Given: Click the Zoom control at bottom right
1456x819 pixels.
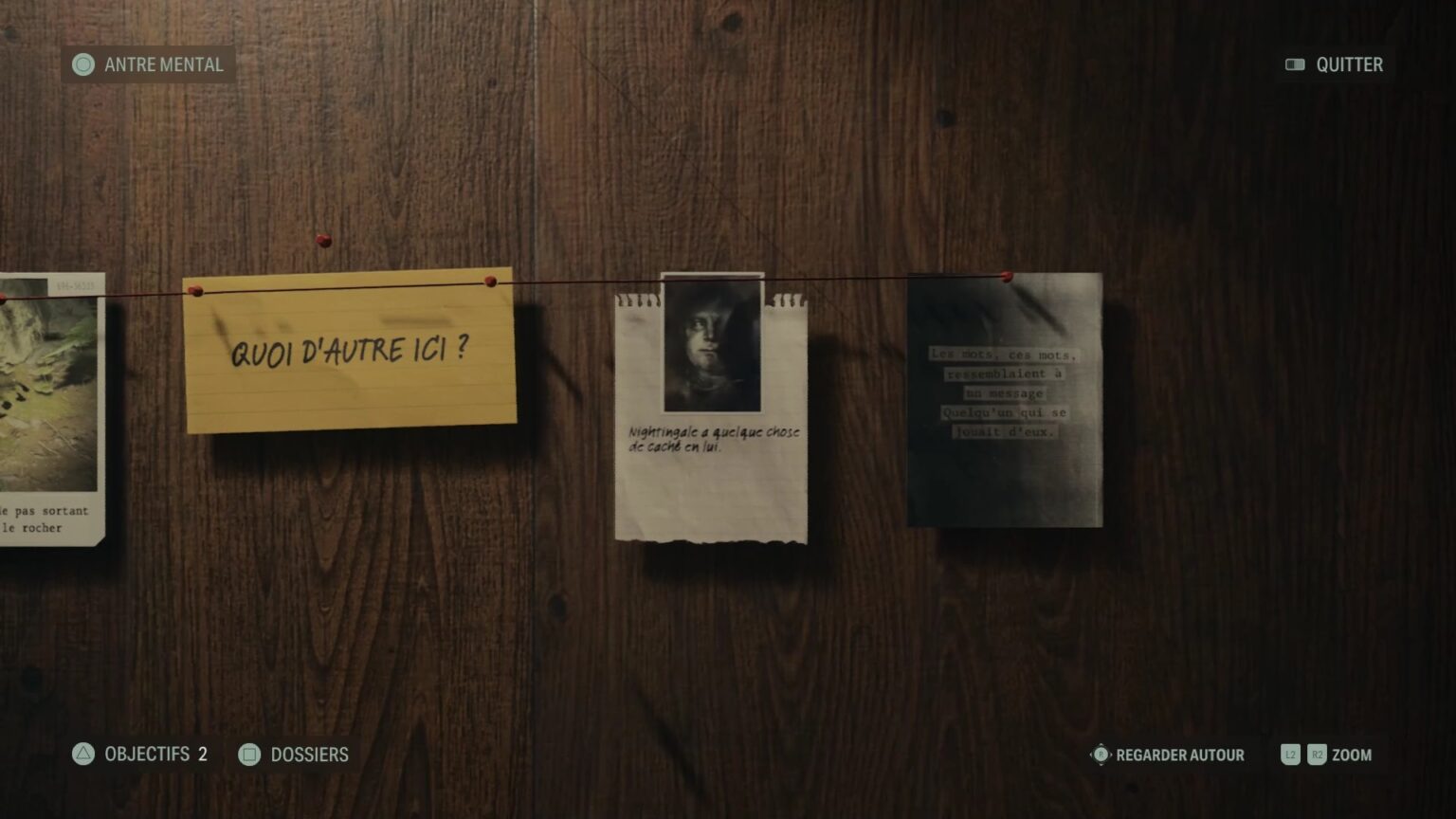Looking at the screenshot, I should tap(1354, 755).
